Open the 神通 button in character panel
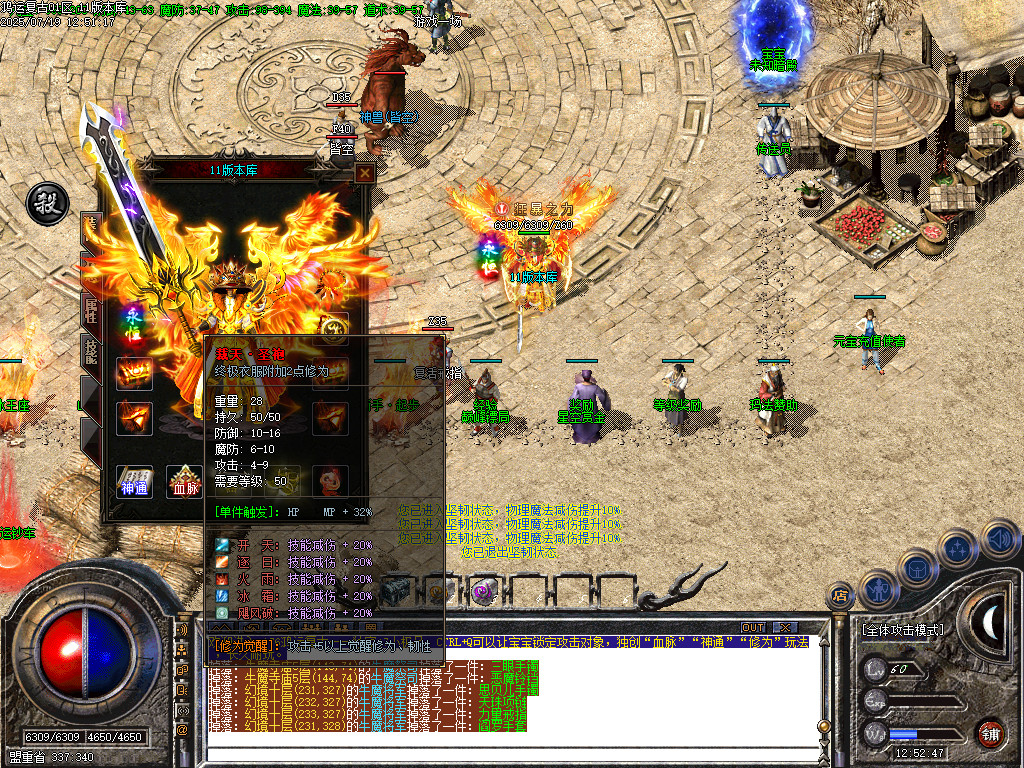 point(134,481)
